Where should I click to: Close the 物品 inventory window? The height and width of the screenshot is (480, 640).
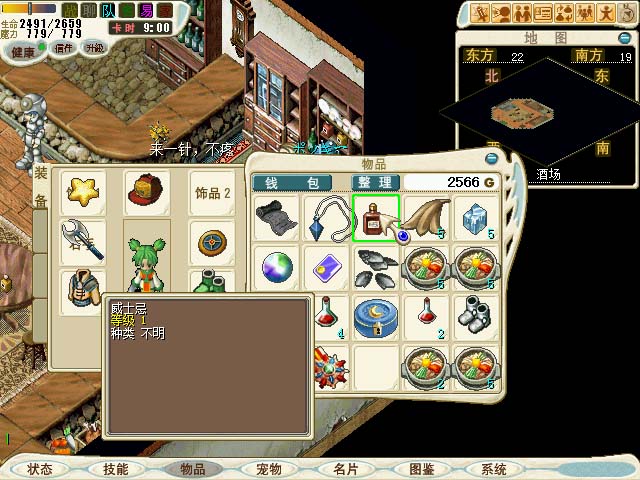coord(491,159)
